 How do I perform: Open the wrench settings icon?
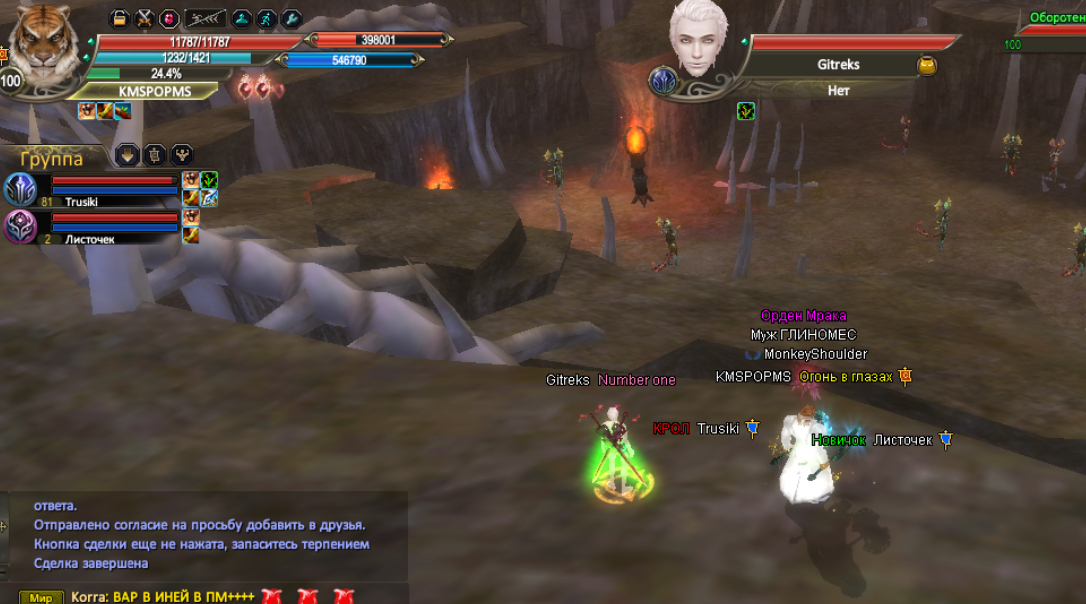tap(291, 18)
